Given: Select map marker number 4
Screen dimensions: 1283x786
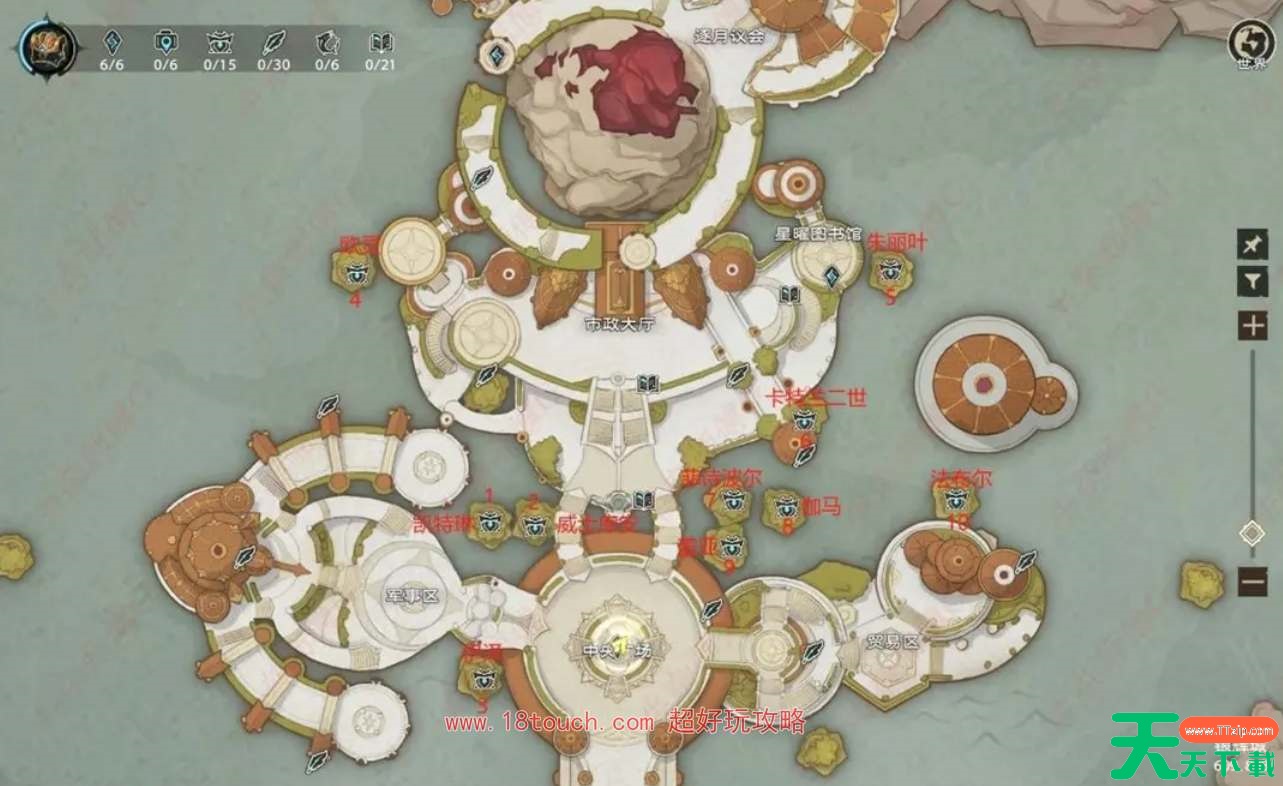Looking at the screenshot, I should click(356, 270).
